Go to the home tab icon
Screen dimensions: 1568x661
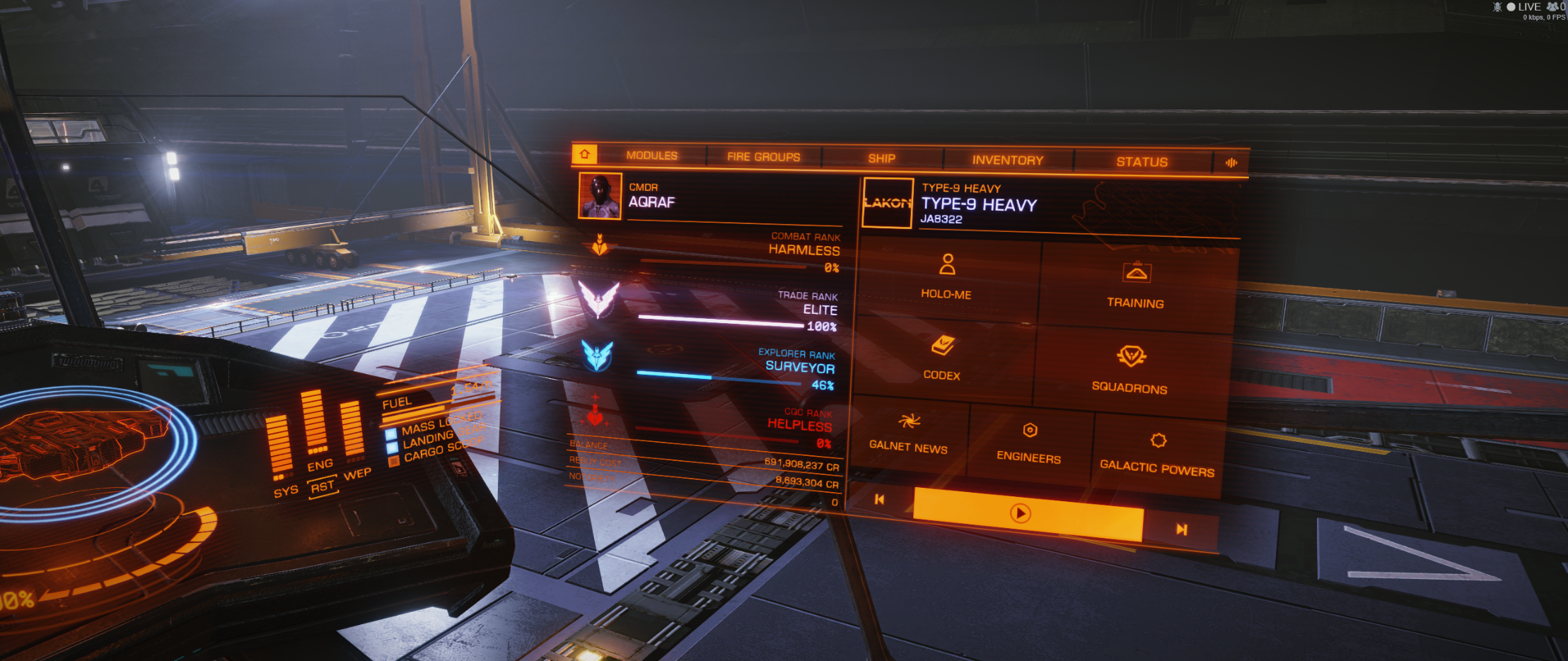click(585, 153)
